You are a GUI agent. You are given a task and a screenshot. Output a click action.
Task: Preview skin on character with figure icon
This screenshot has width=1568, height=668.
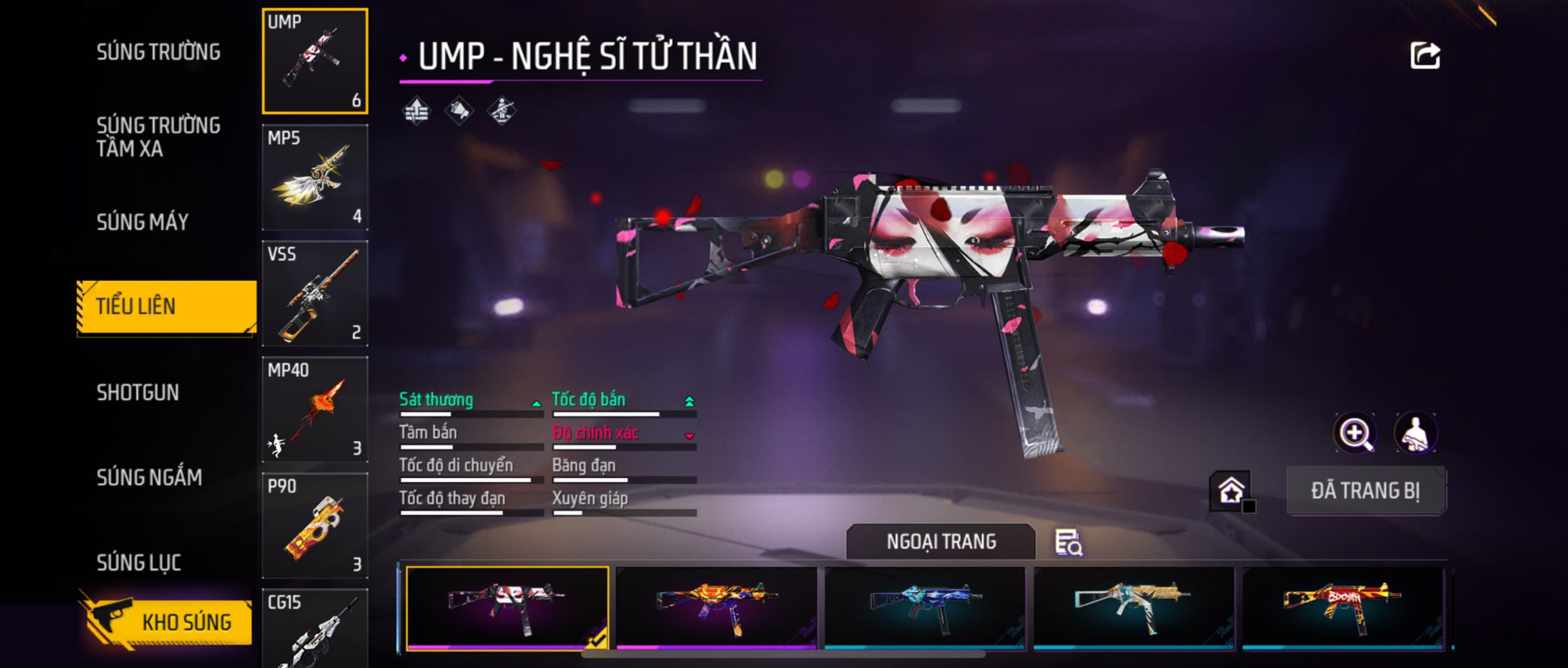pos(1415,433)
